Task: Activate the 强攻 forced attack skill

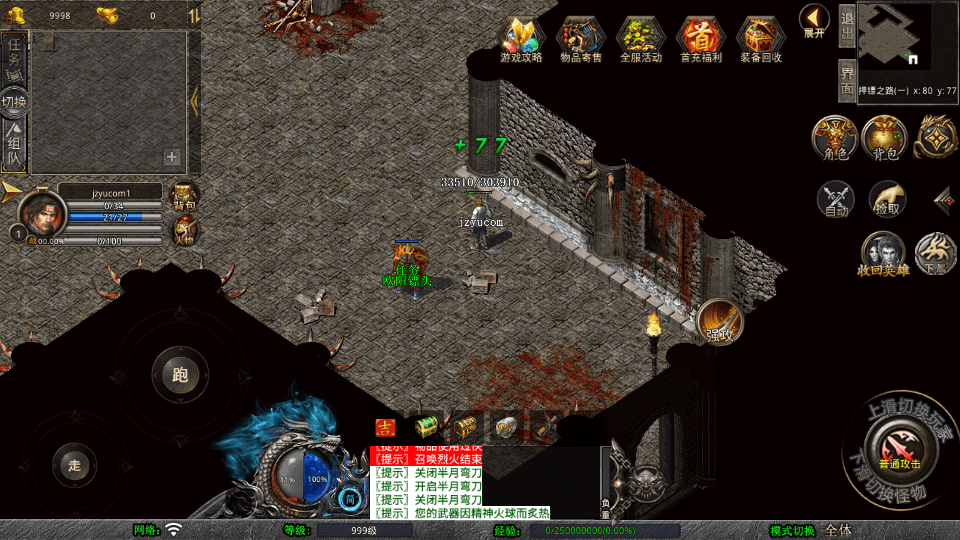Action: click(720, 320)
